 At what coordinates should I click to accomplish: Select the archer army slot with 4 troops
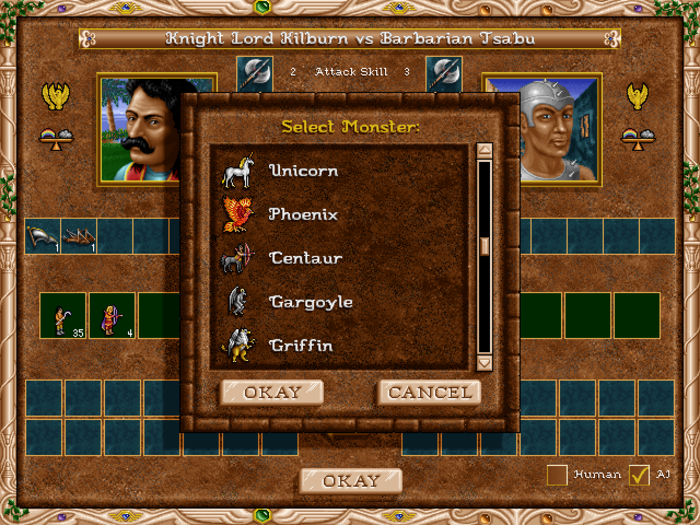pyautogui.click(x=112, y=316)
